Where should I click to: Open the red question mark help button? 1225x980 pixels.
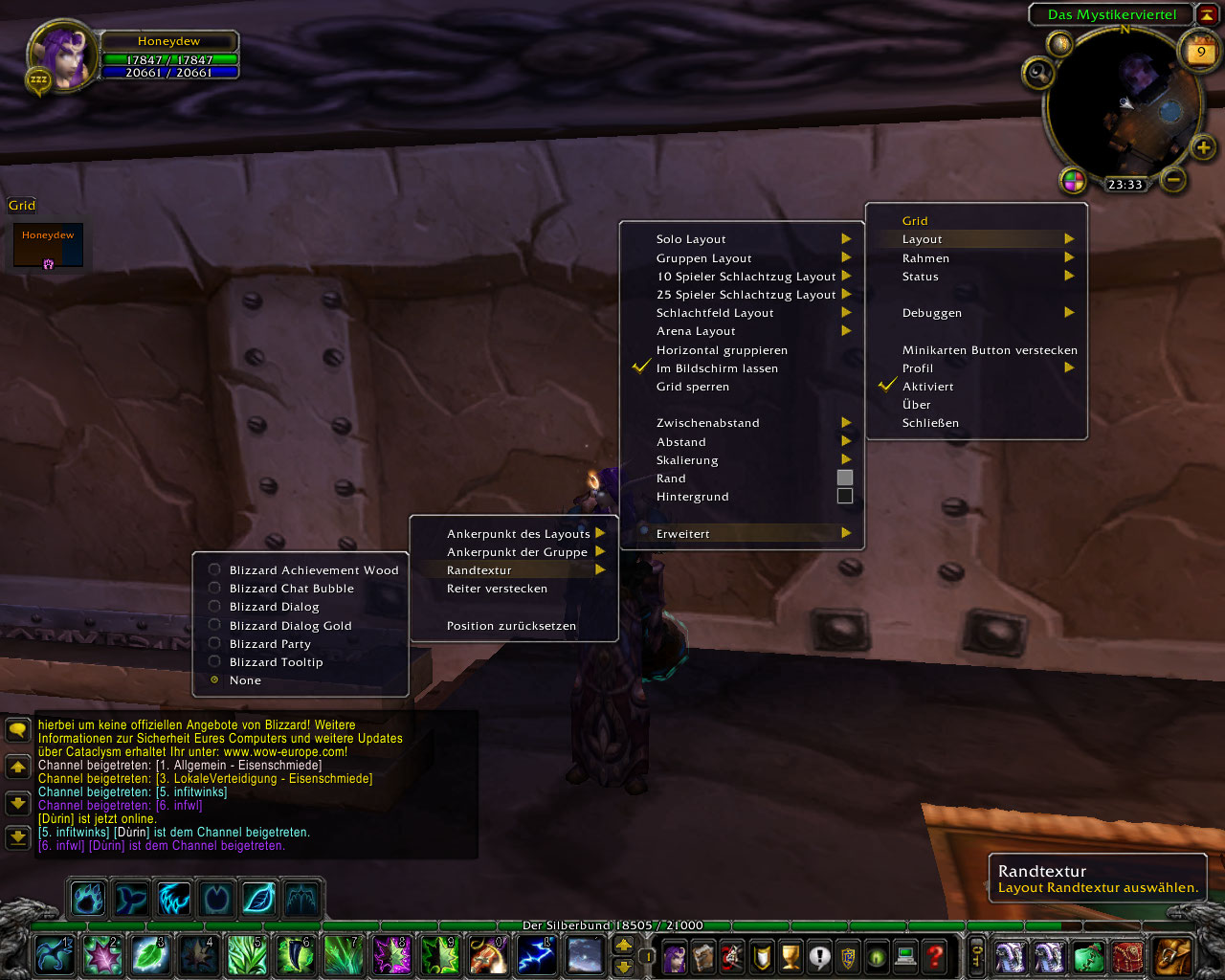pos(935,955)
